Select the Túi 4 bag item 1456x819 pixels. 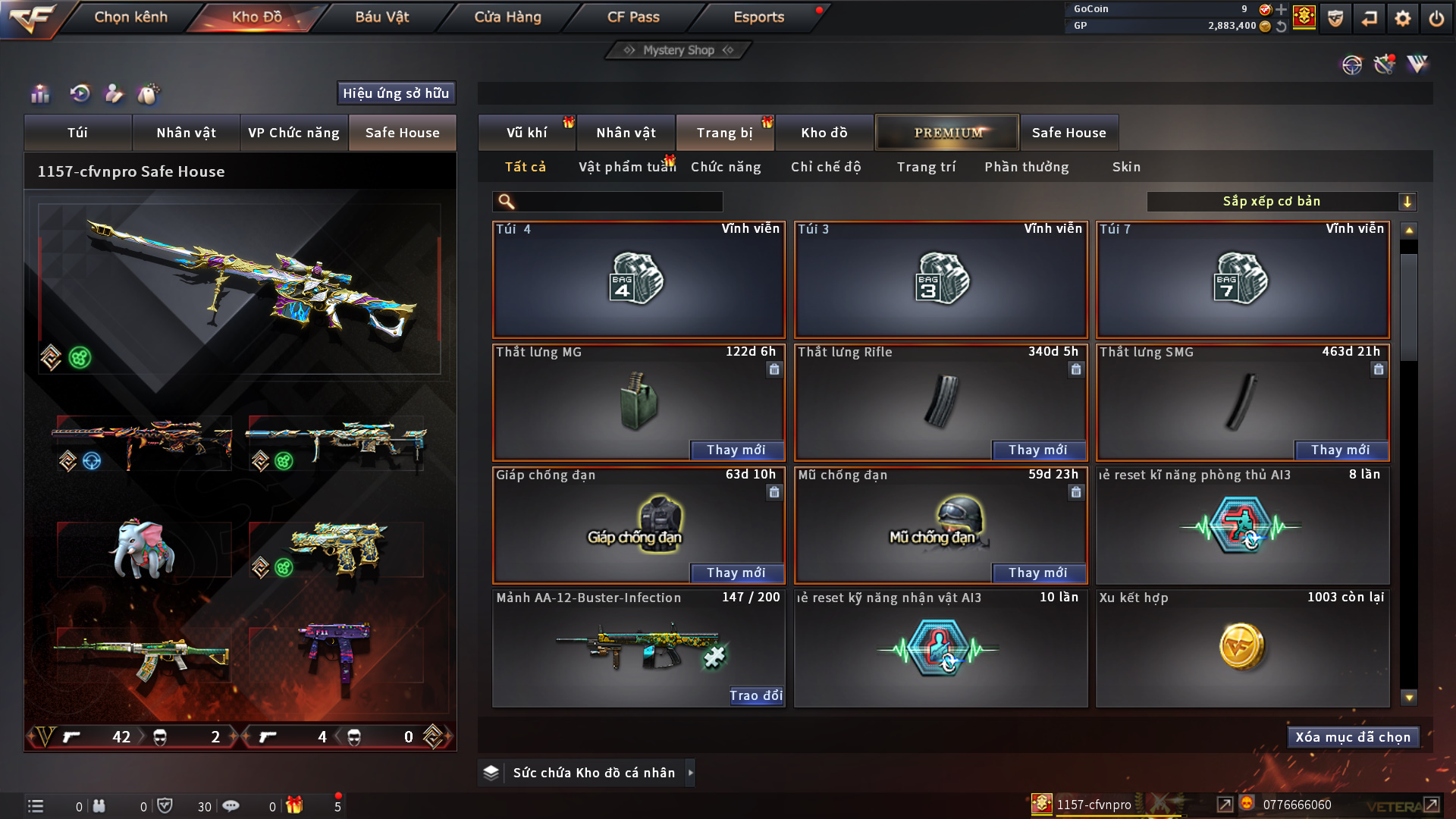[x=639, y=280]
